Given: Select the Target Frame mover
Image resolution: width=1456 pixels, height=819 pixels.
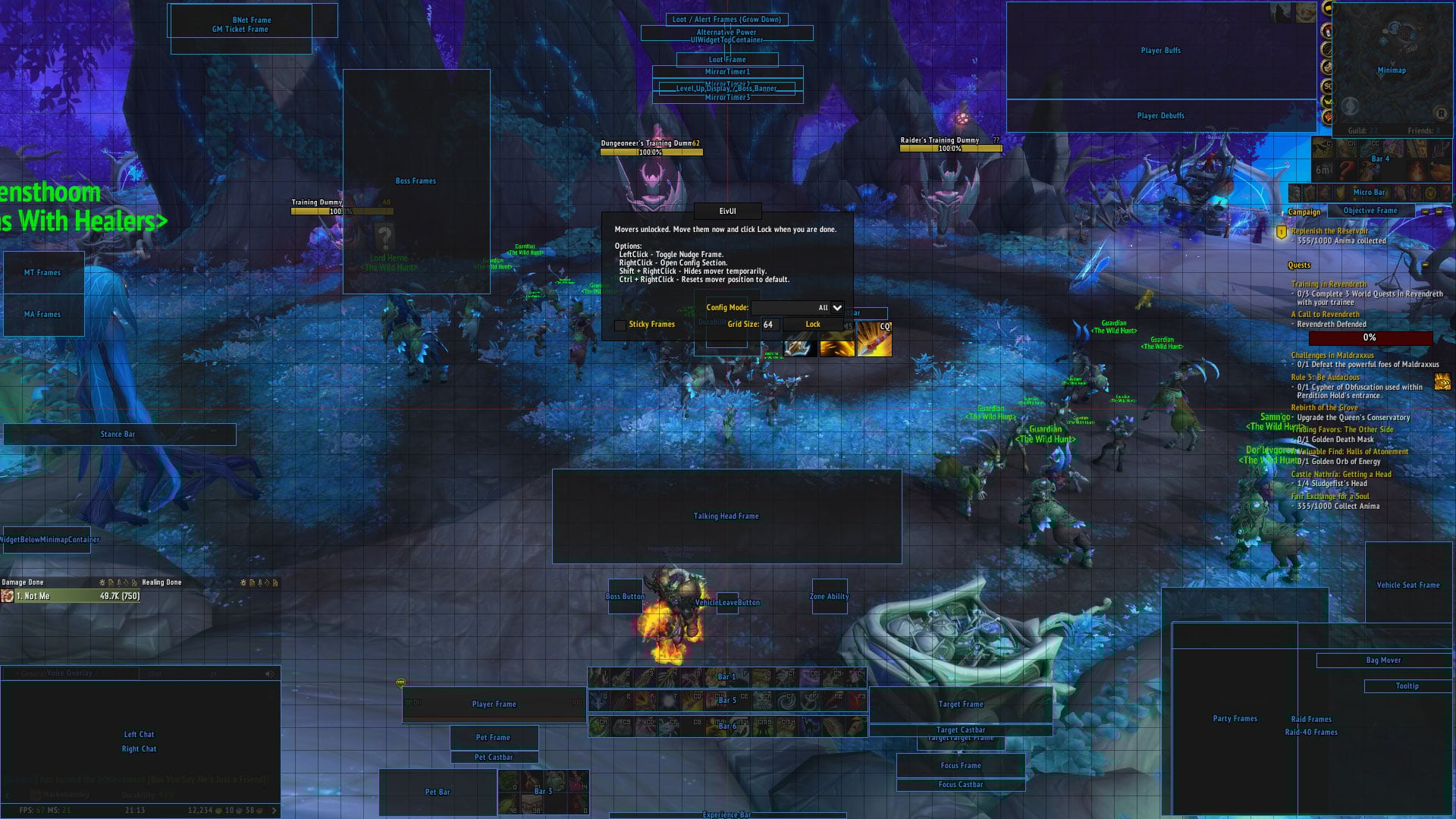Looking at the screenshot, I should click(960, 704).
